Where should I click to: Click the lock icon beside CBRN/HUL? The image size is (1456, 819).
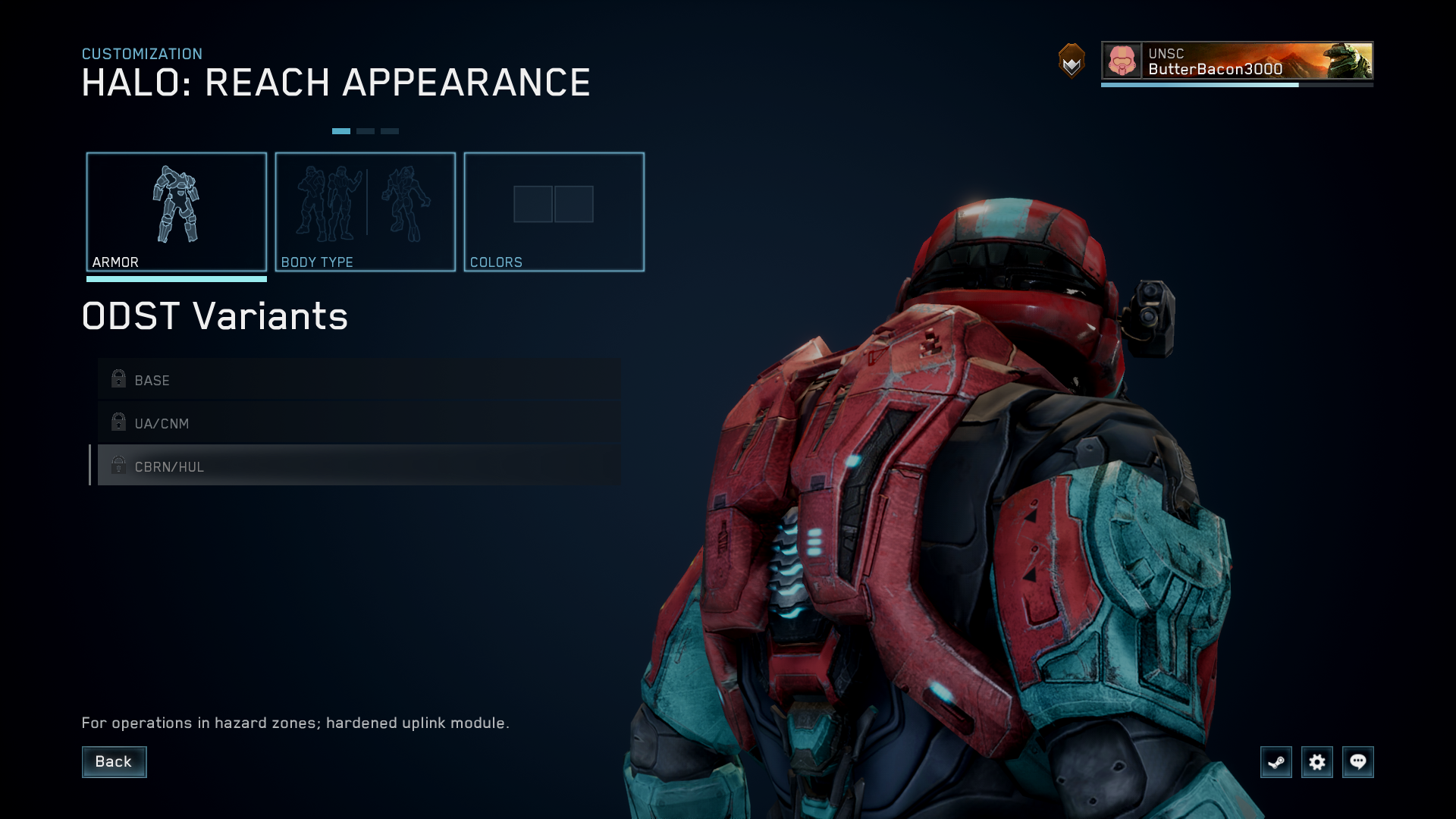[x=118, y=466]
